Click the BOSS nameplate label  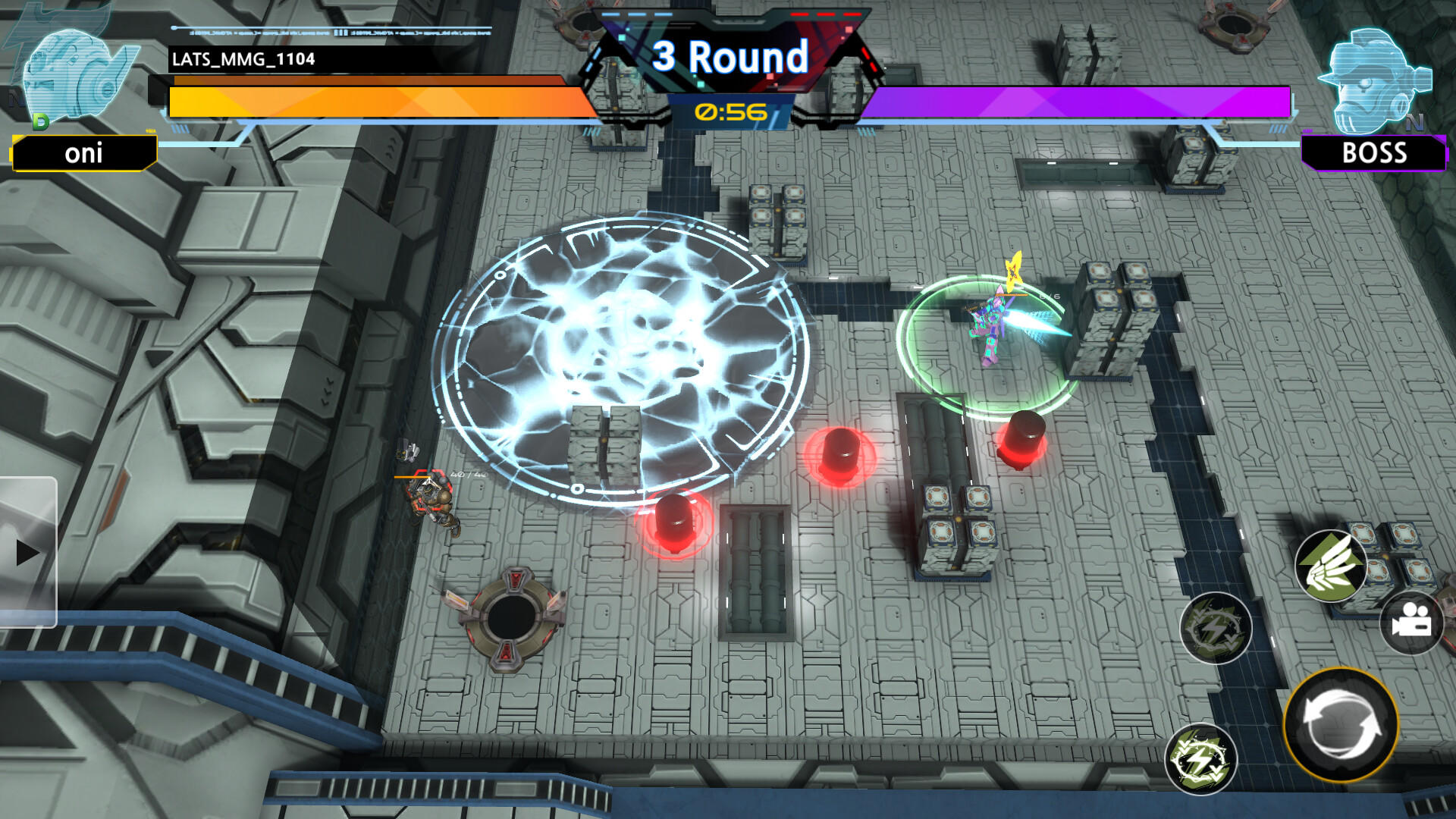pyautogui.click(x=1376, y=154)
